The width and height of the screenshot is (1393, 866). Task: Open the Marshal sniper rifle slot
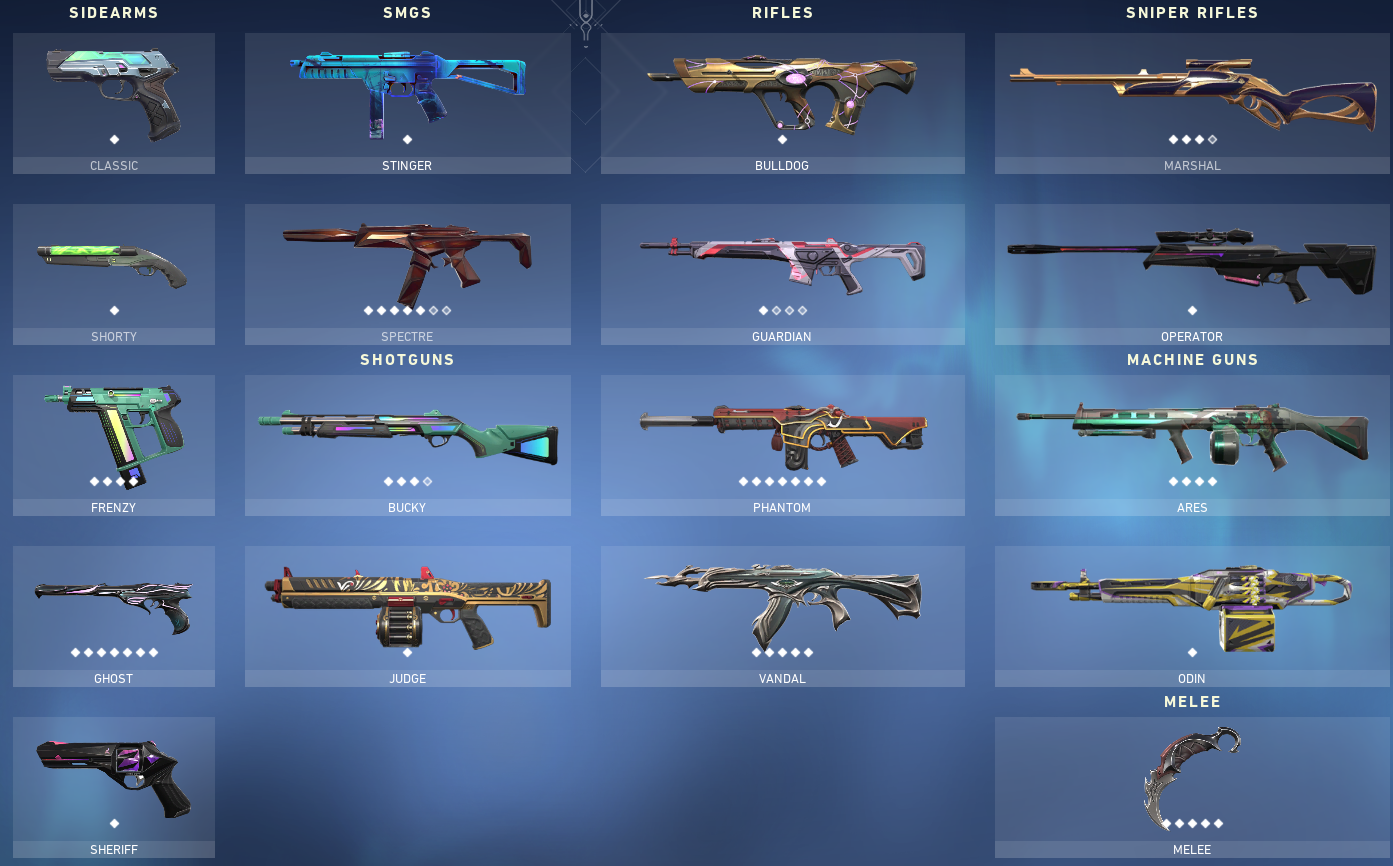(1191, 95)
